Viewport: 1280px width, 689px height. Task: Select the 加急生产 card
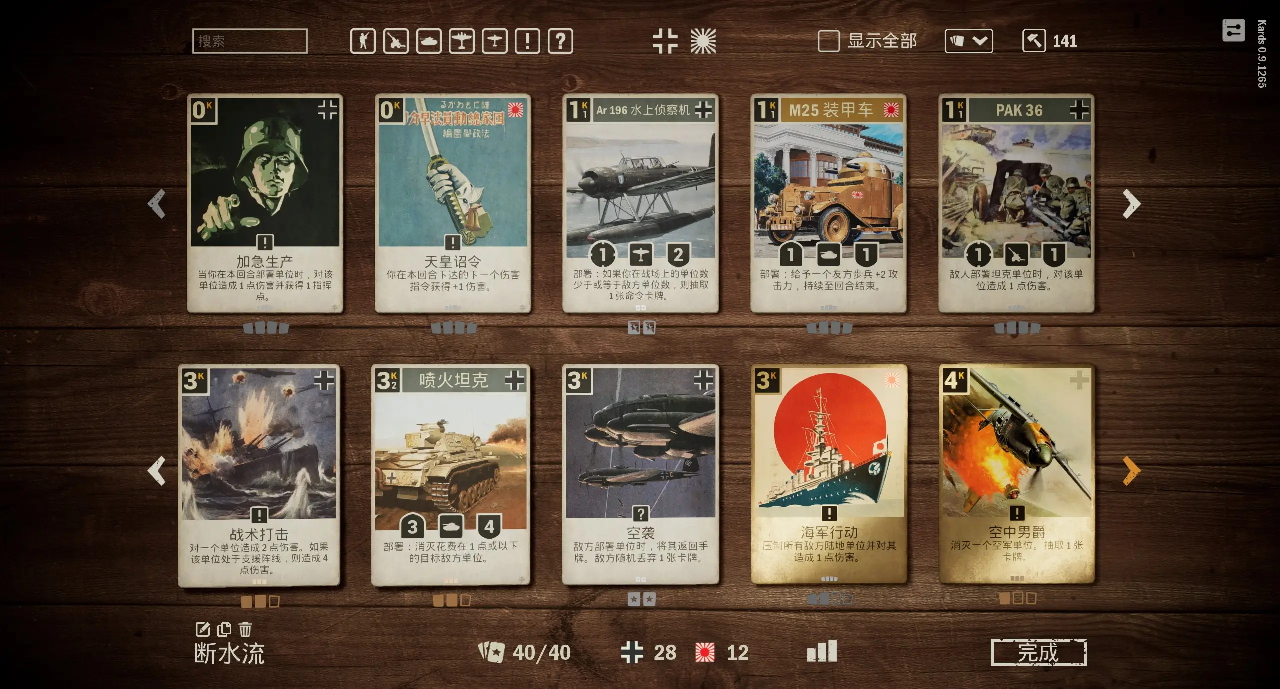[x=265, y=203]
